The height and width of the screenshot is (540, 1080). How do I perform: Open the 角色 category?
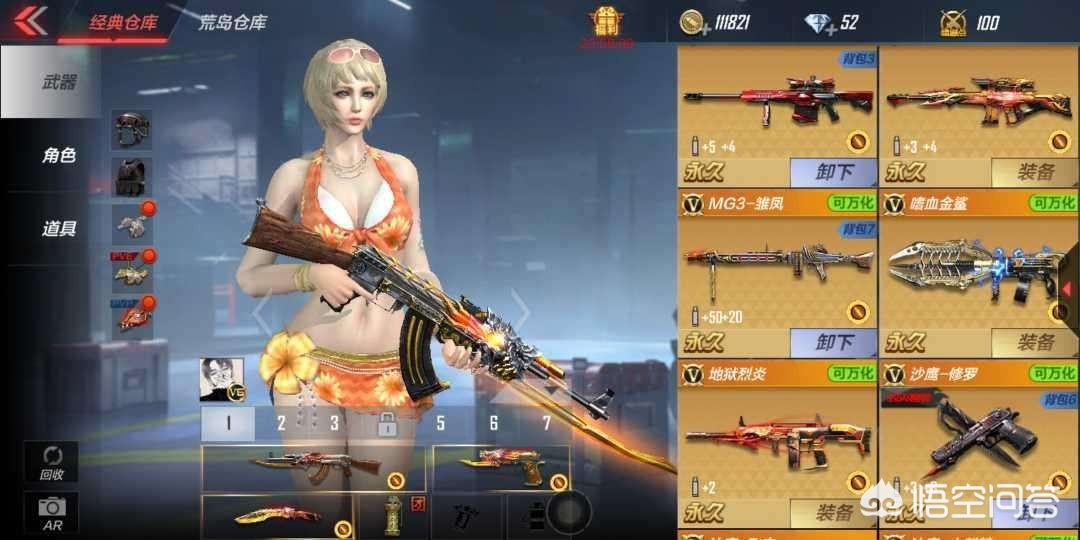click(x=58, y=156)
